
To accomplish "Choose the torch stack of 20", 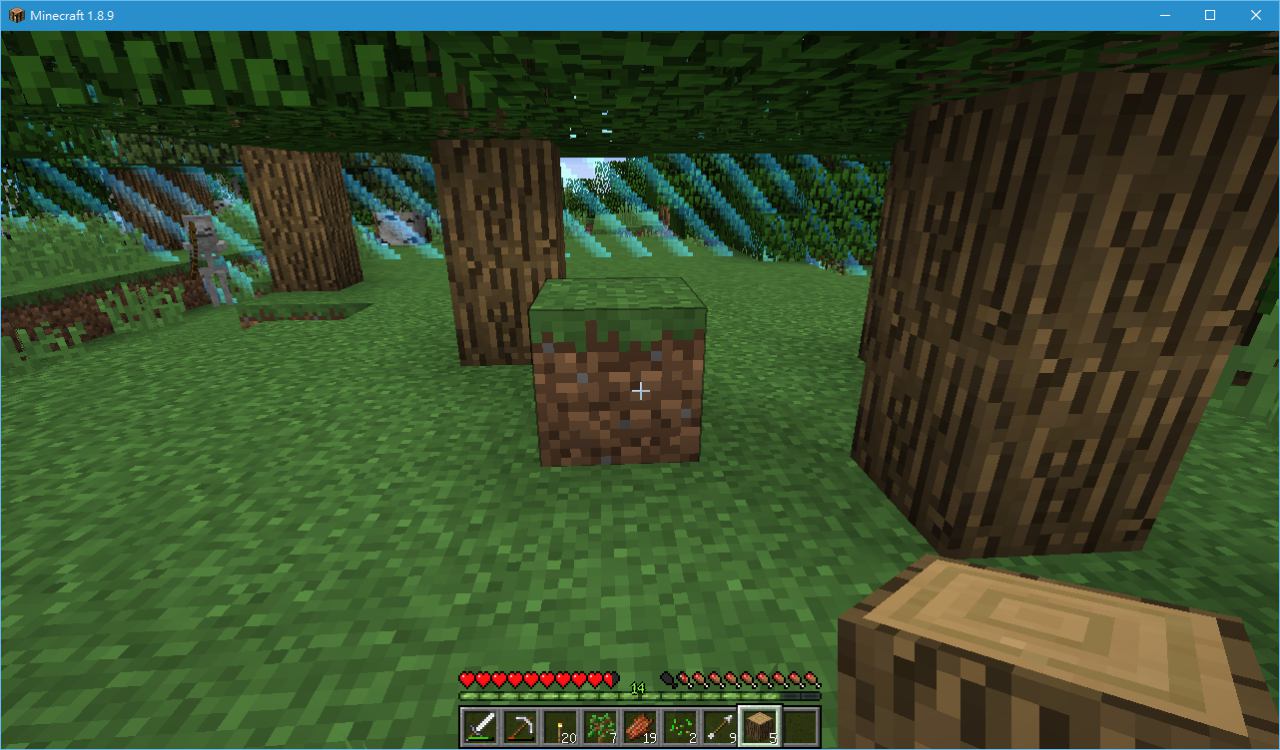I will click(x=560, y=725).
